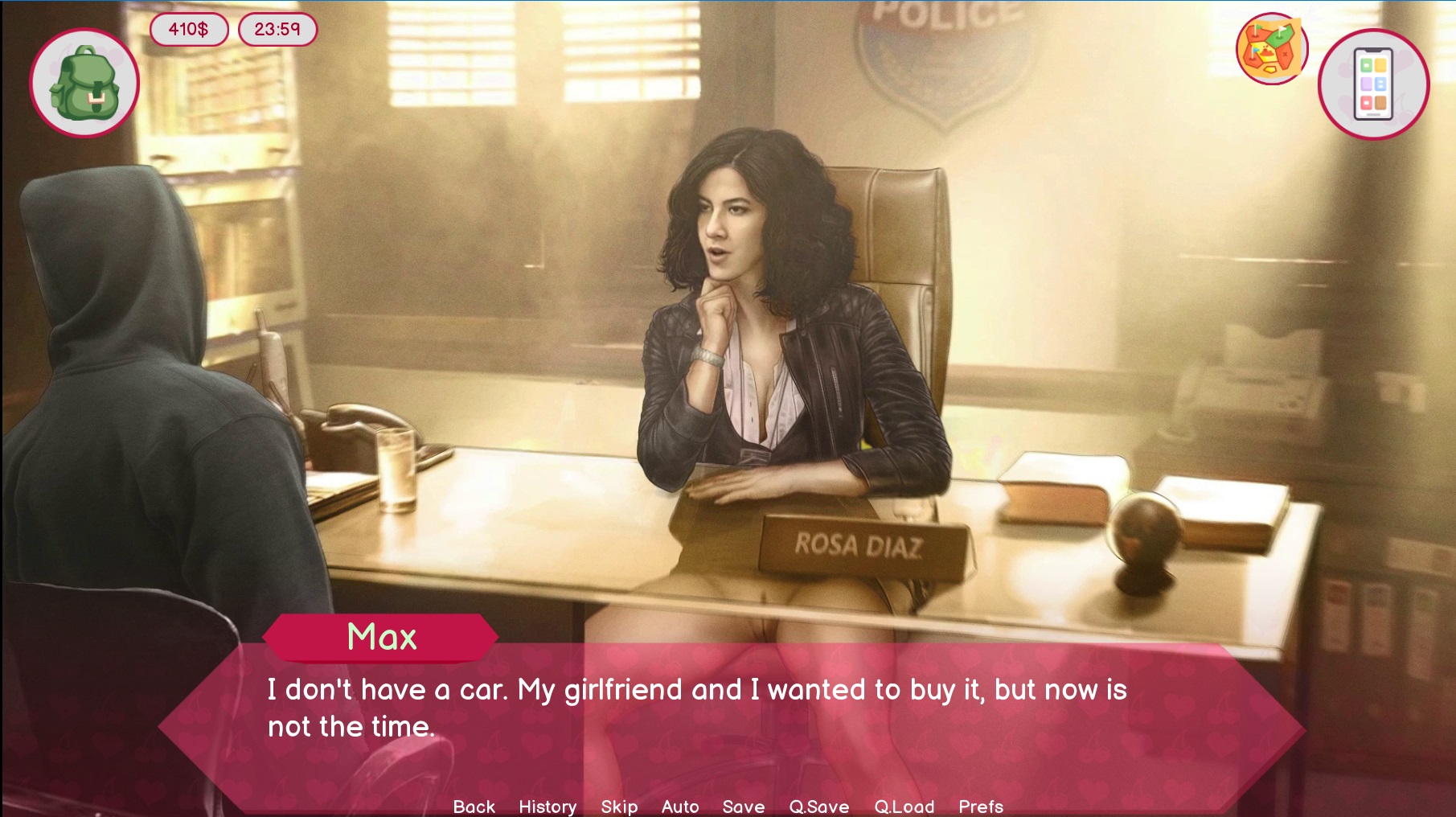Open the city map icon
Image resolution: width=1456 pixels, height=817 pixels.
coord(1271,49)
